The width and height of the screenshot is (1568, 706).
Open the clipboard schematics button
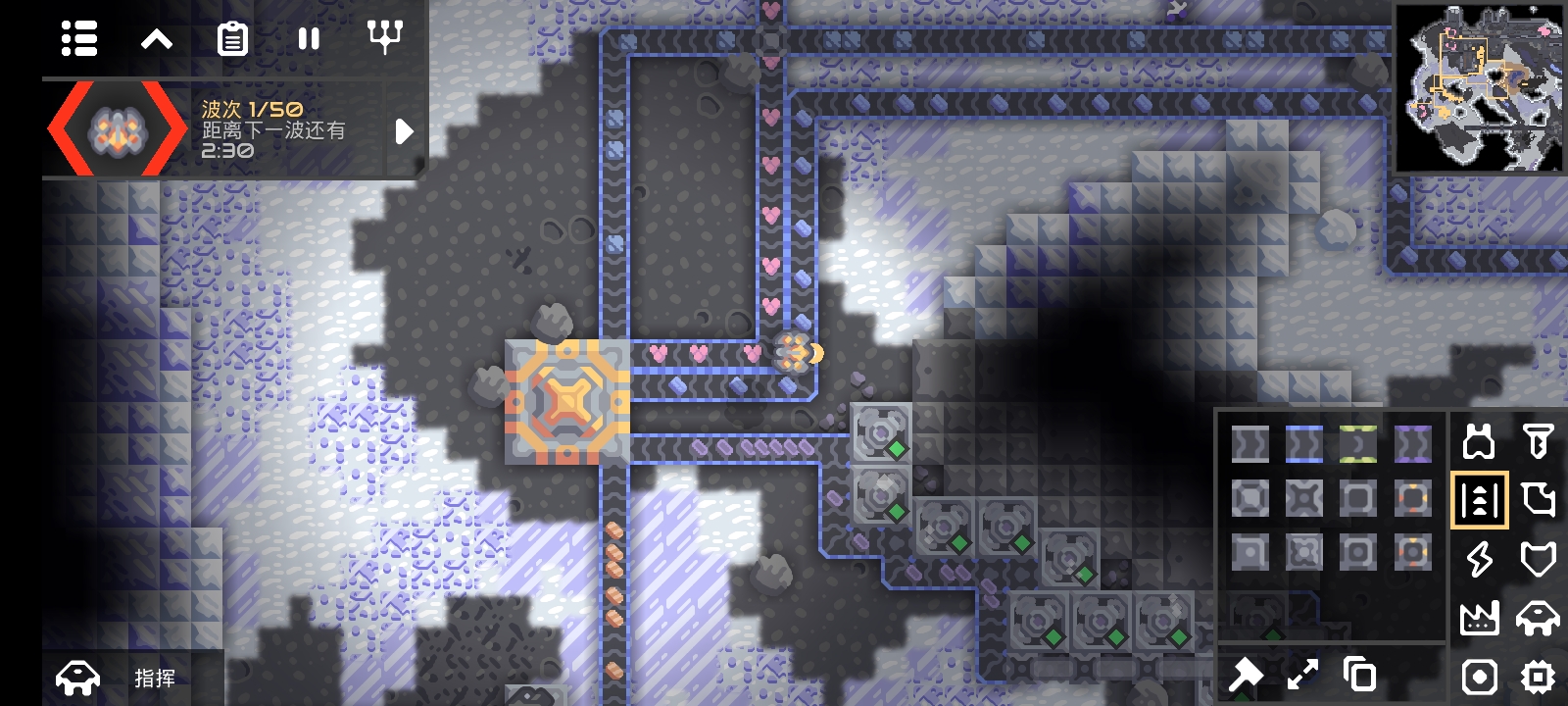(x=232, y=39)
